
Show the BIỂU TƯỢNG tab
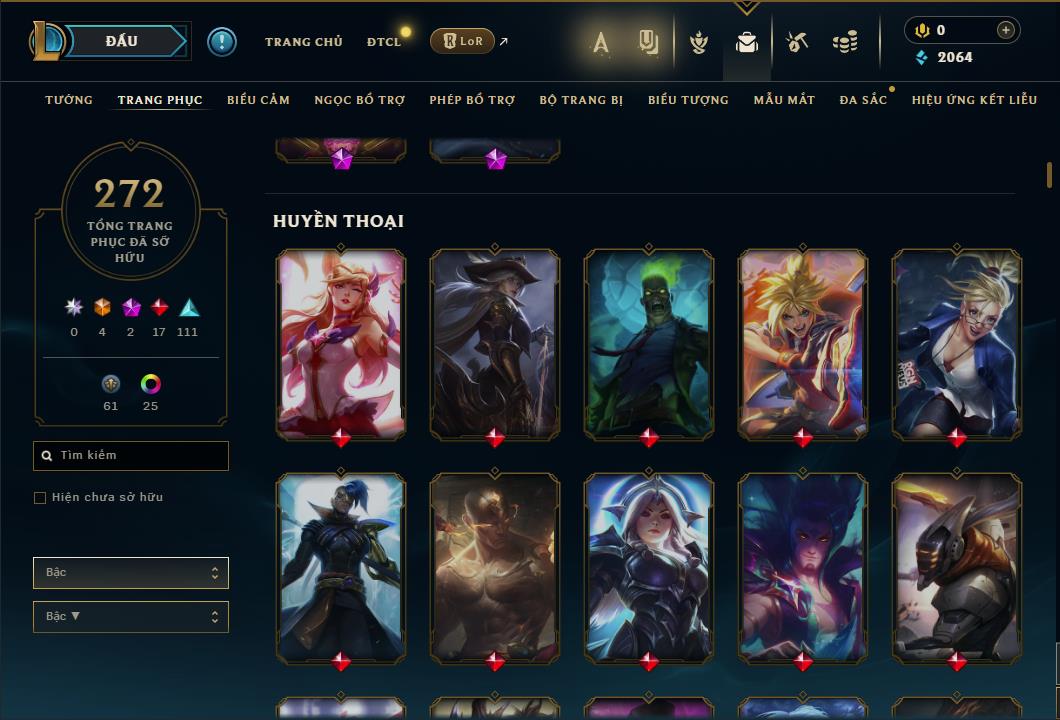point(688,100)
